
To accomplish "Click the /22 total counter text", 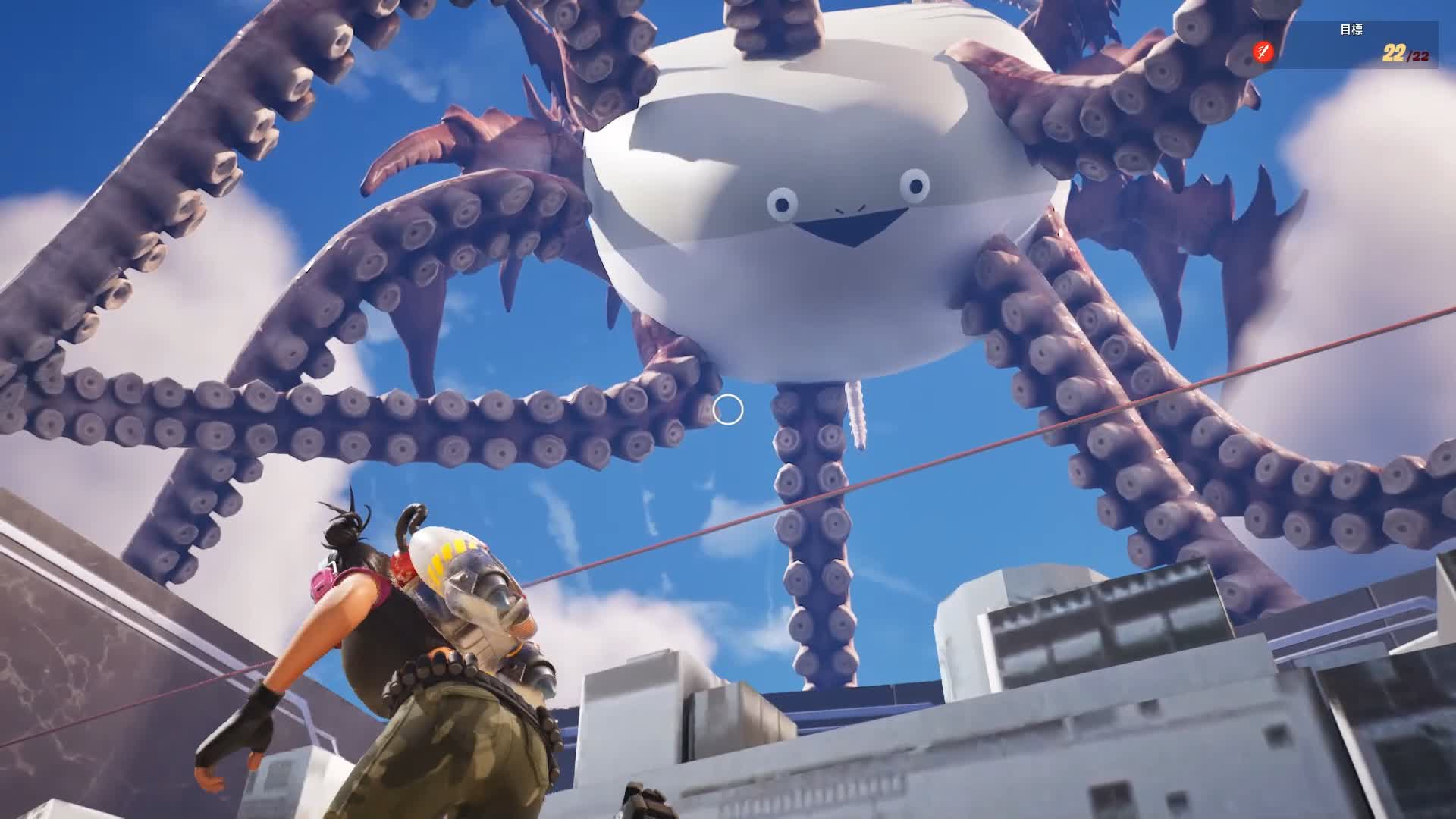I will 1417,58.
